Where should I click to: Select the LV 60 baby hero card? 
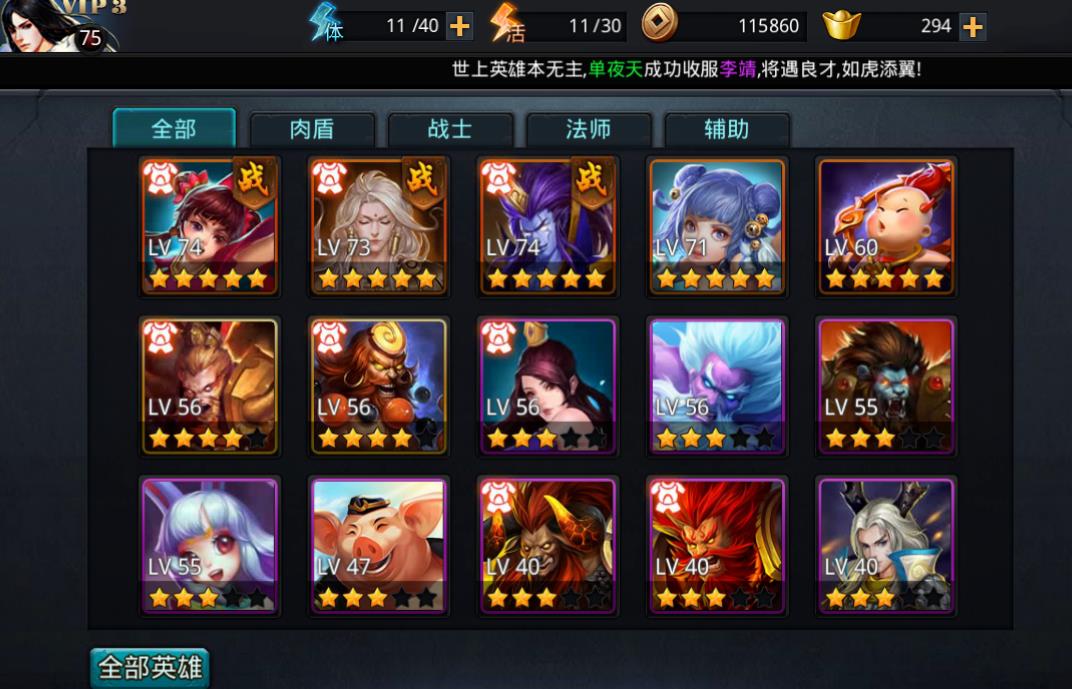[886, 226]
